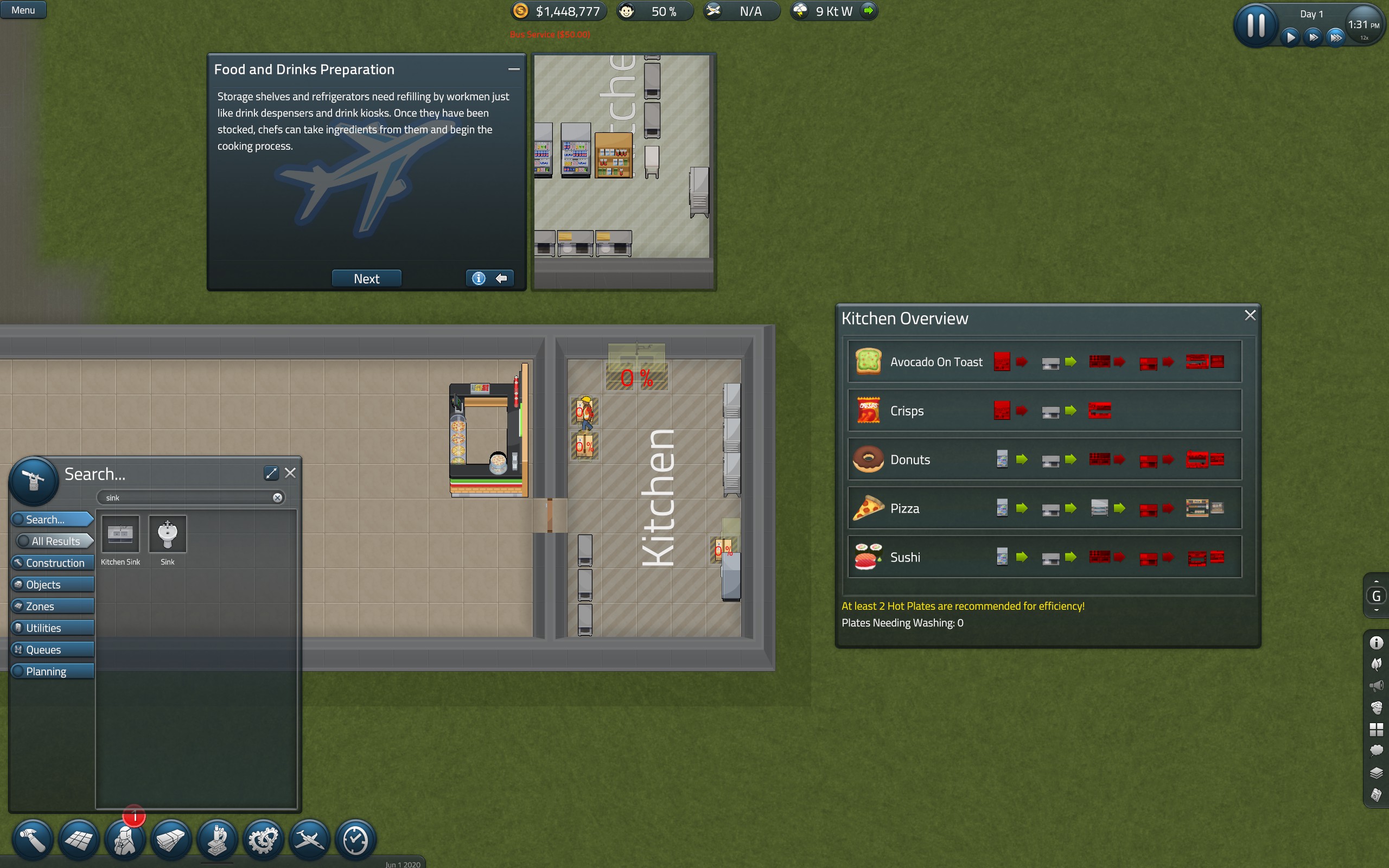Open the staff toolbar with red alert
This screenshot has width=1389, height=868.
(125, 840)
